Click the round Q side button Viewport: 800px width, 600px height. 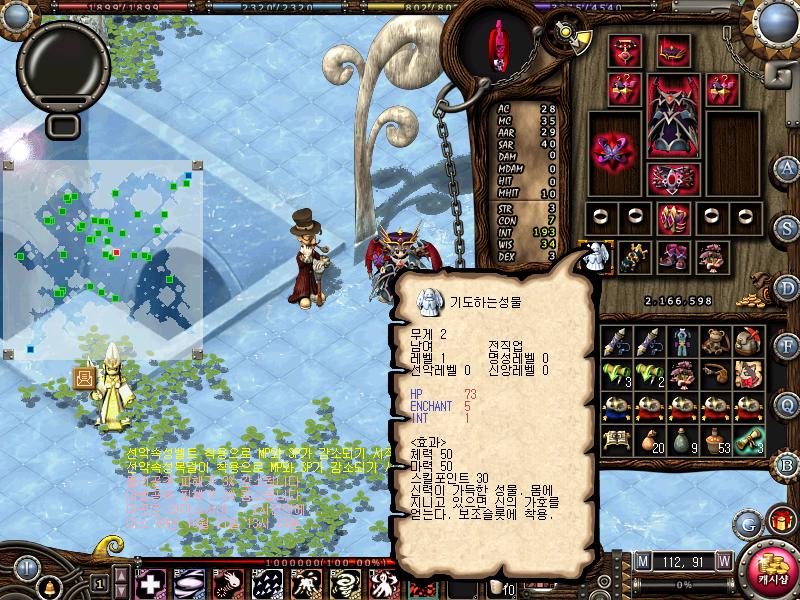(x=787, y=405)
